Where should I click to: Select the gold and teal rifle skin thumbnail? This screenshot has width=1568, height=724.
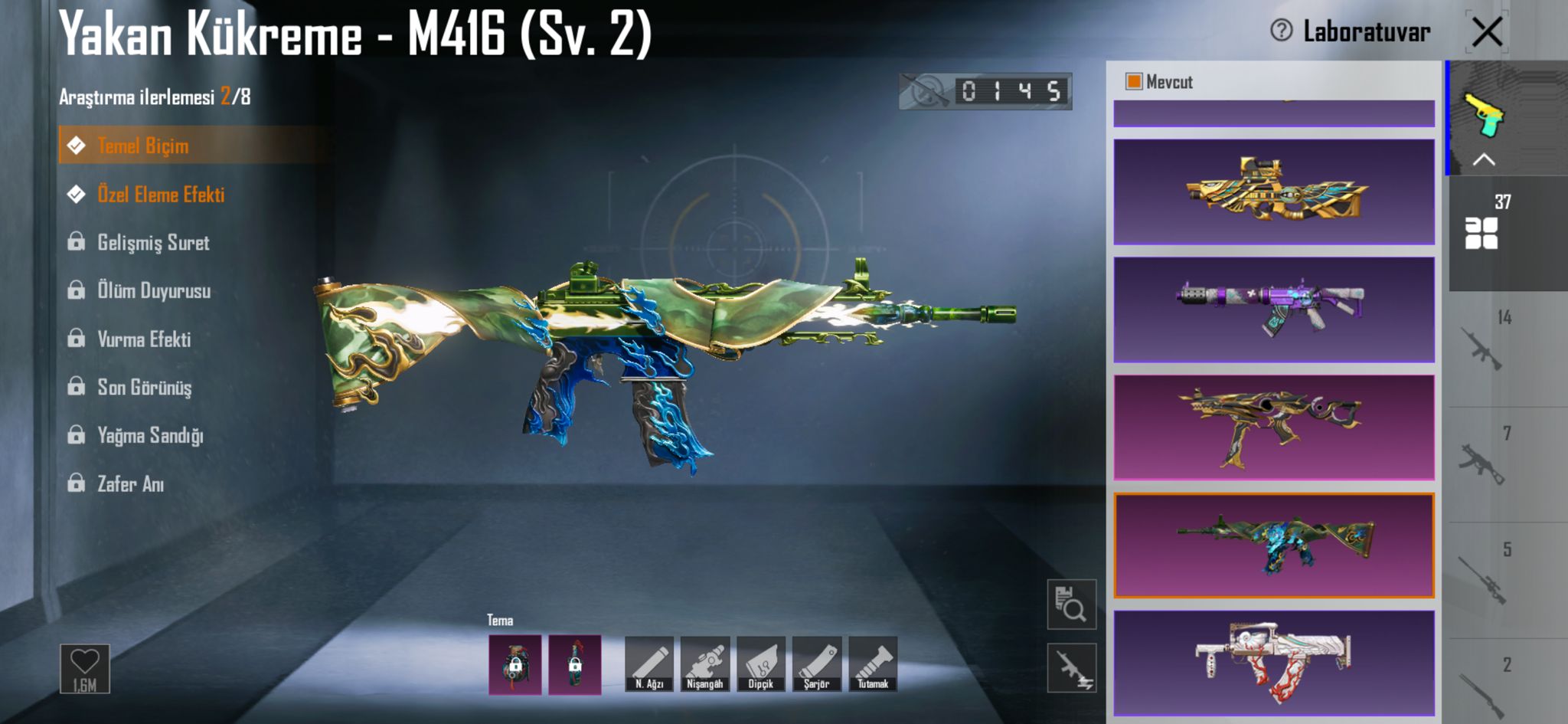[x=1273, y=192]
